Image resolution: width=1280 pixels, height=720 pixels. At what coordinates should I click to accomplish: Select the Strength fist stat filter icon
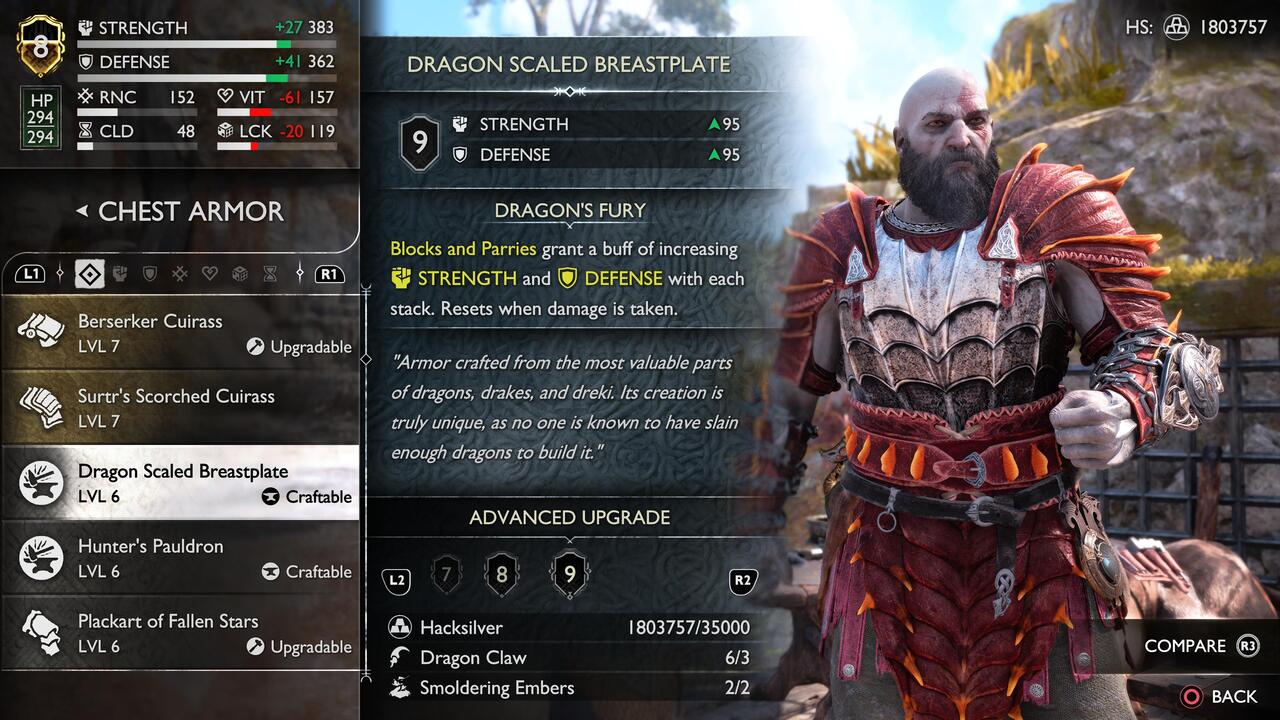119,273
